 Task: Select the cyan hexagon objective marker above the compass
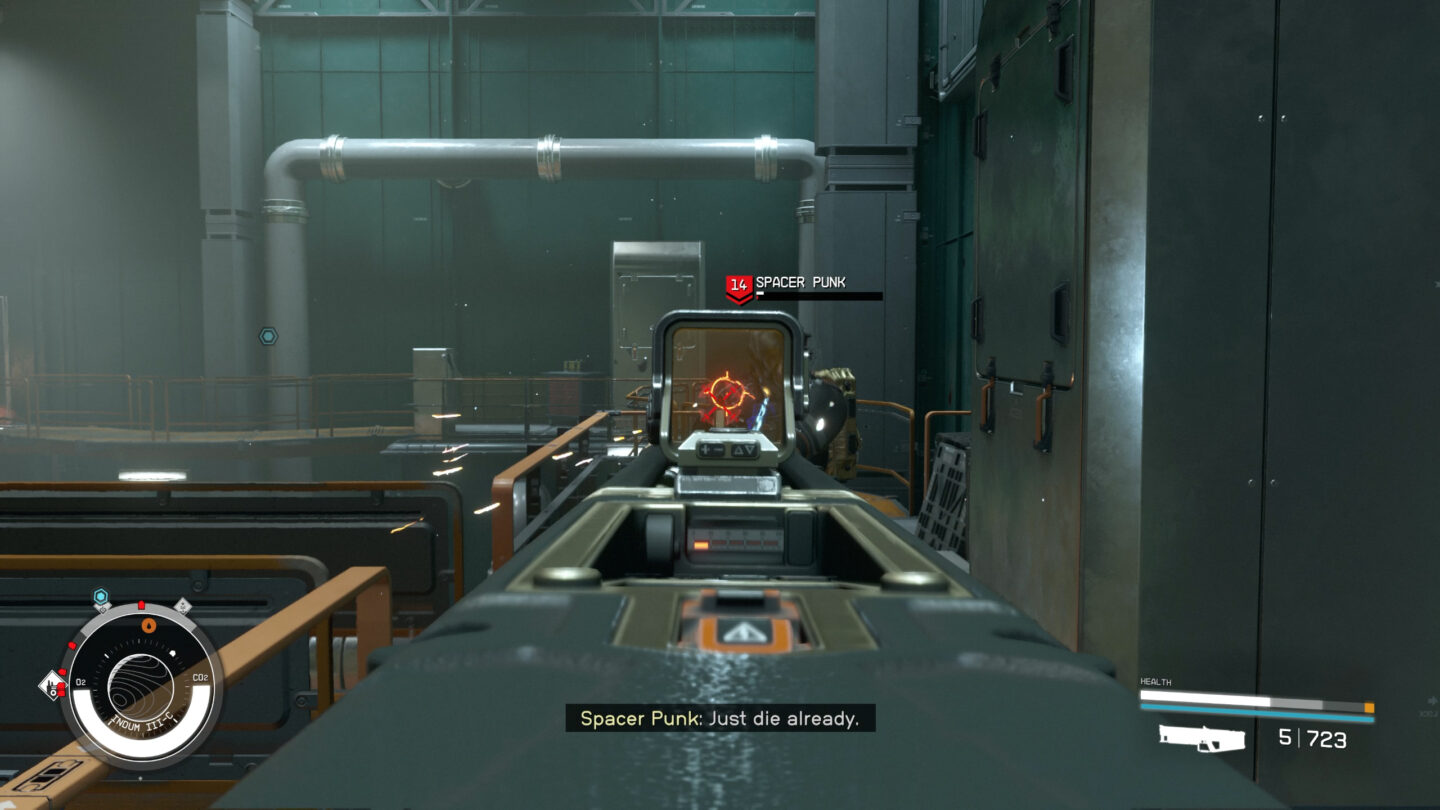pyautogui.click(x=100, y=596)
